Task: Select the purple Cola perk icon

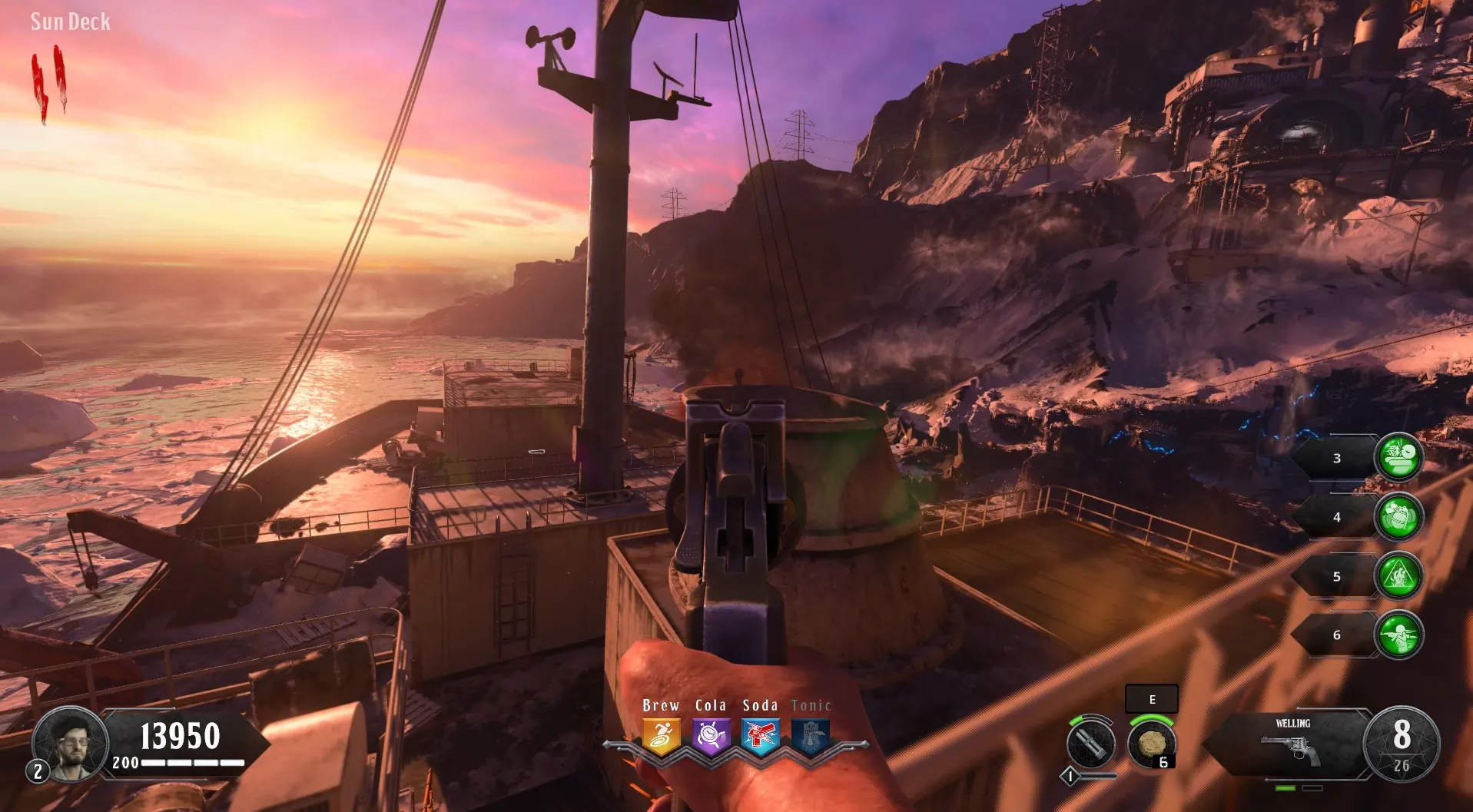Action: click(x=711, y=737)
